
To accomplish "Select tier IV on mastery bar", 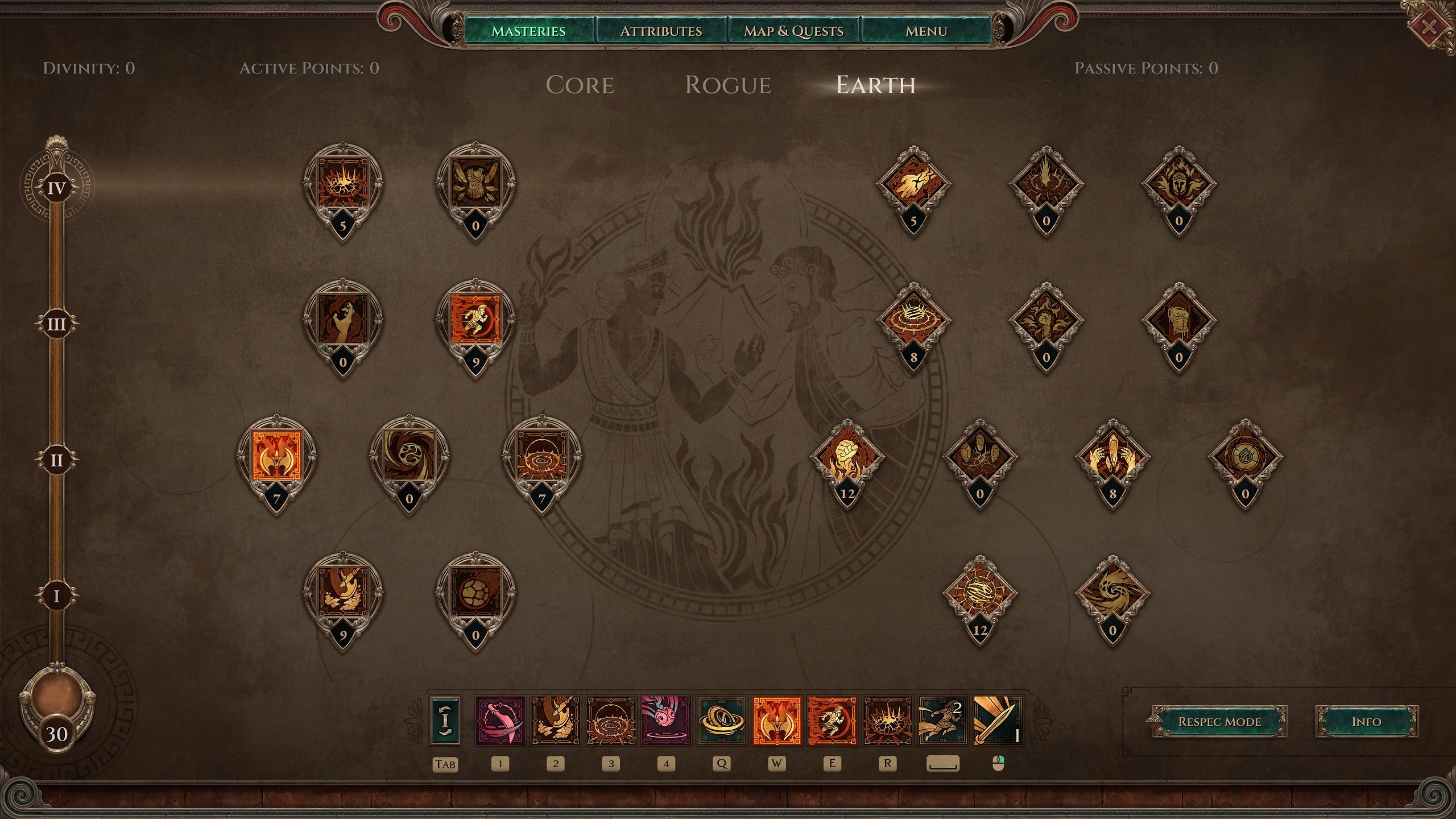I will point(56,188).
